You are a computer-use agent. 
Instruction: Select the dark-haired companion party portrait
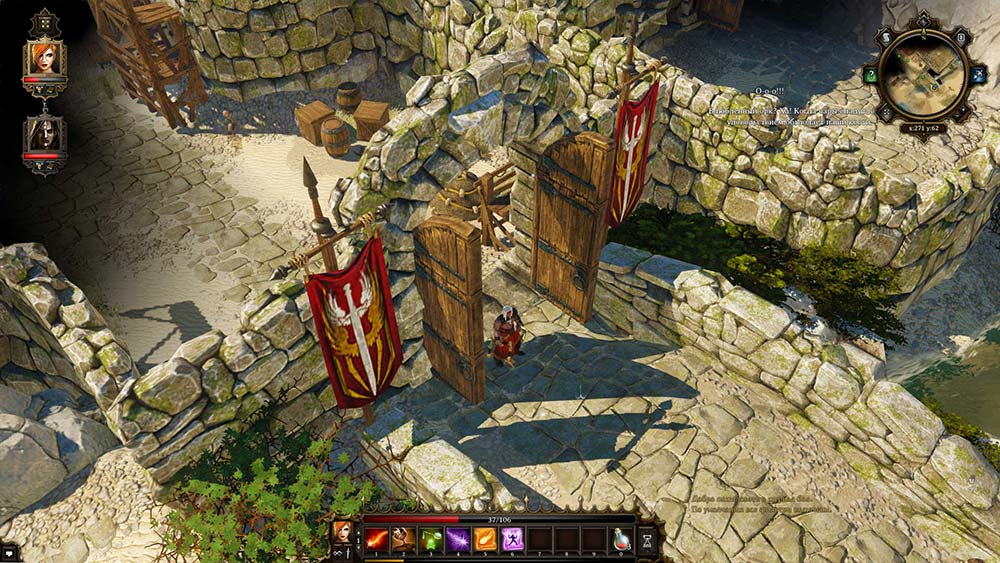point(45,133)
